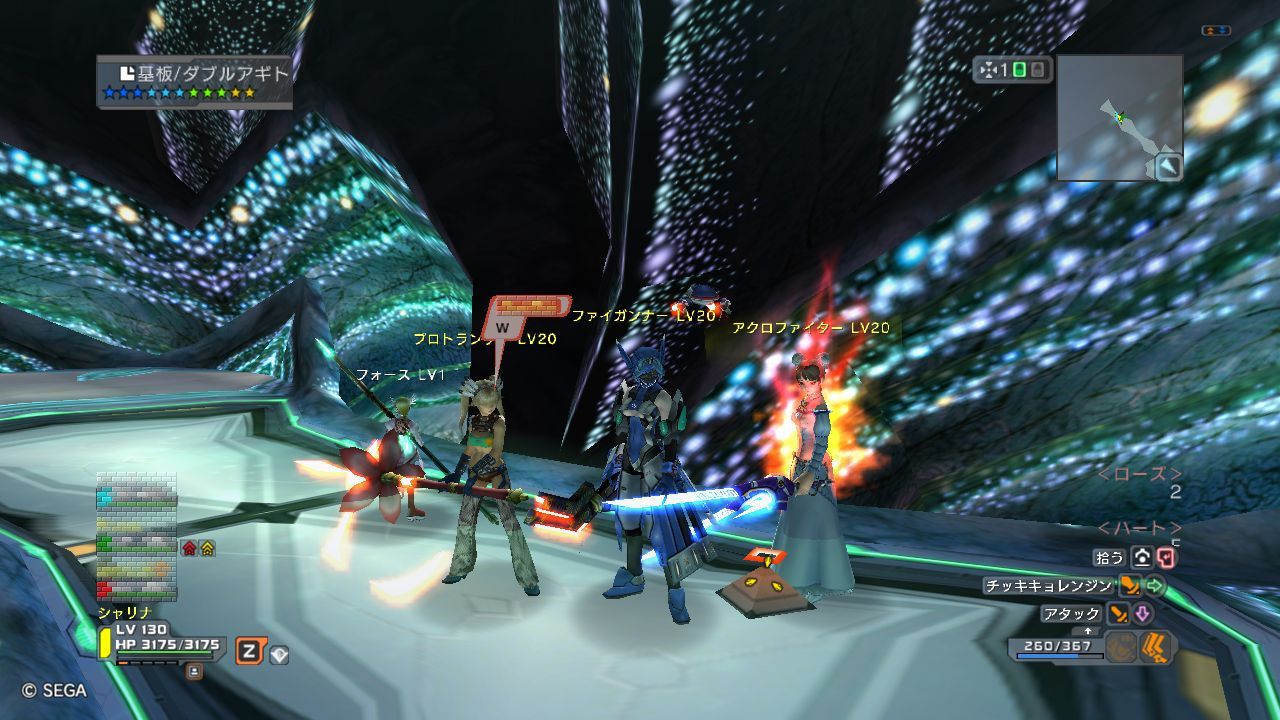Select the dimmed left-hand weapon palette slot

(x=1121, y=648)
